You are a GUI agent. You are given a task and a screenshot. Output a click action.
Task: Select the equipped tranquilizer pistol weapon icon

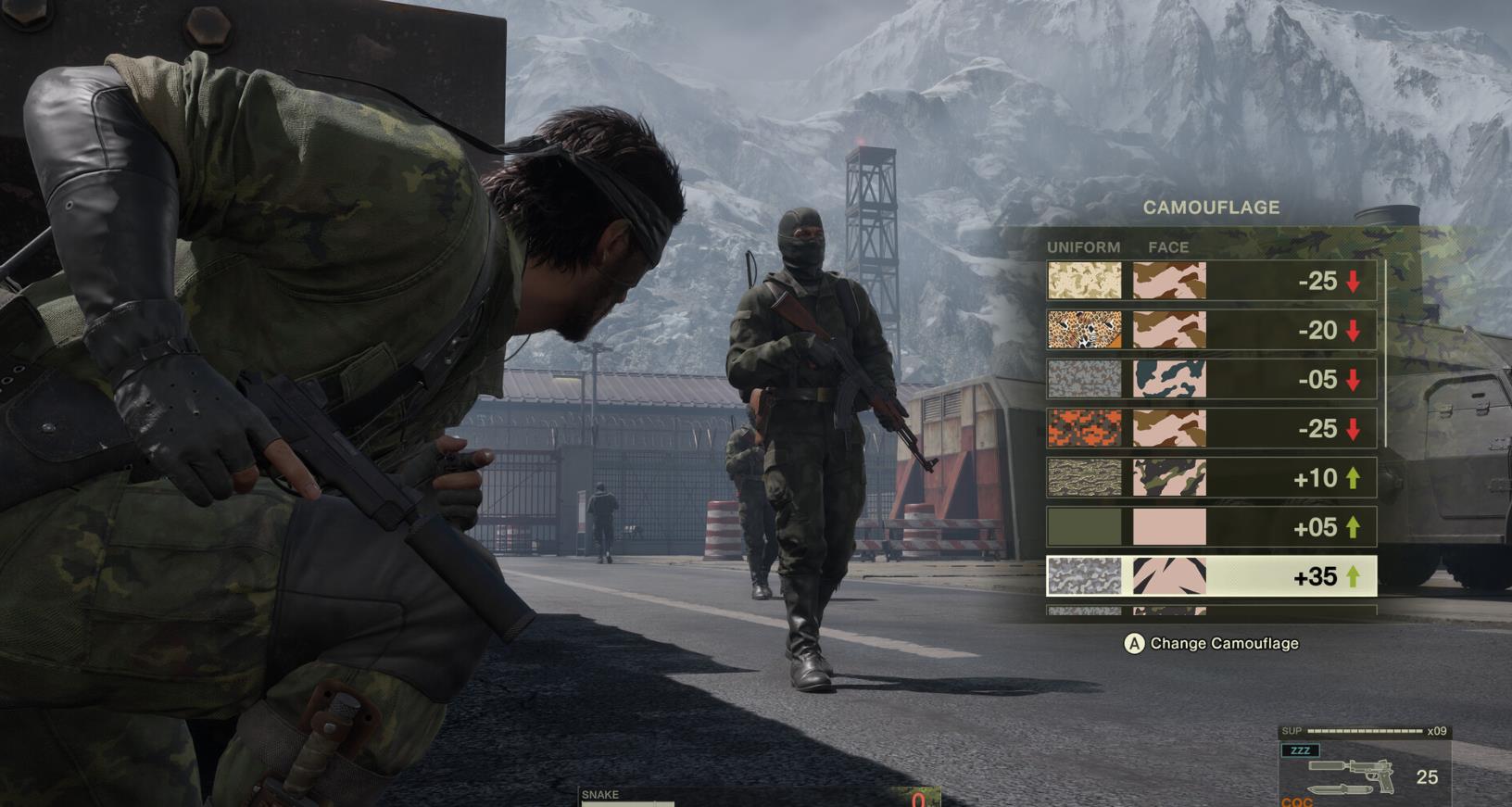tap(1353, 775)
